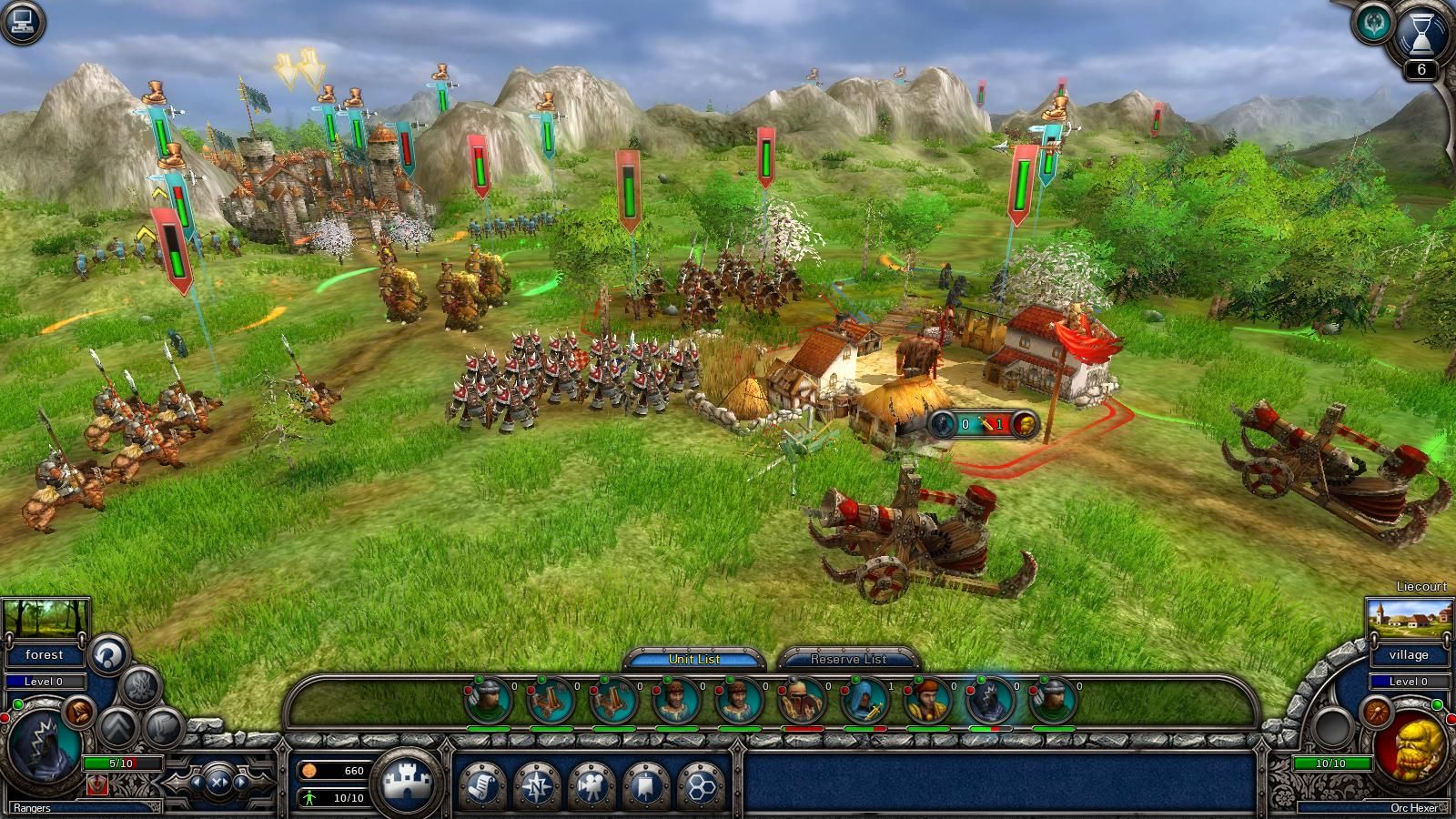Image resolution: width=1456 pixels, height=819 pixels.
Task: Toggle the green status light on Rangers panel
Action: (17, 704)
